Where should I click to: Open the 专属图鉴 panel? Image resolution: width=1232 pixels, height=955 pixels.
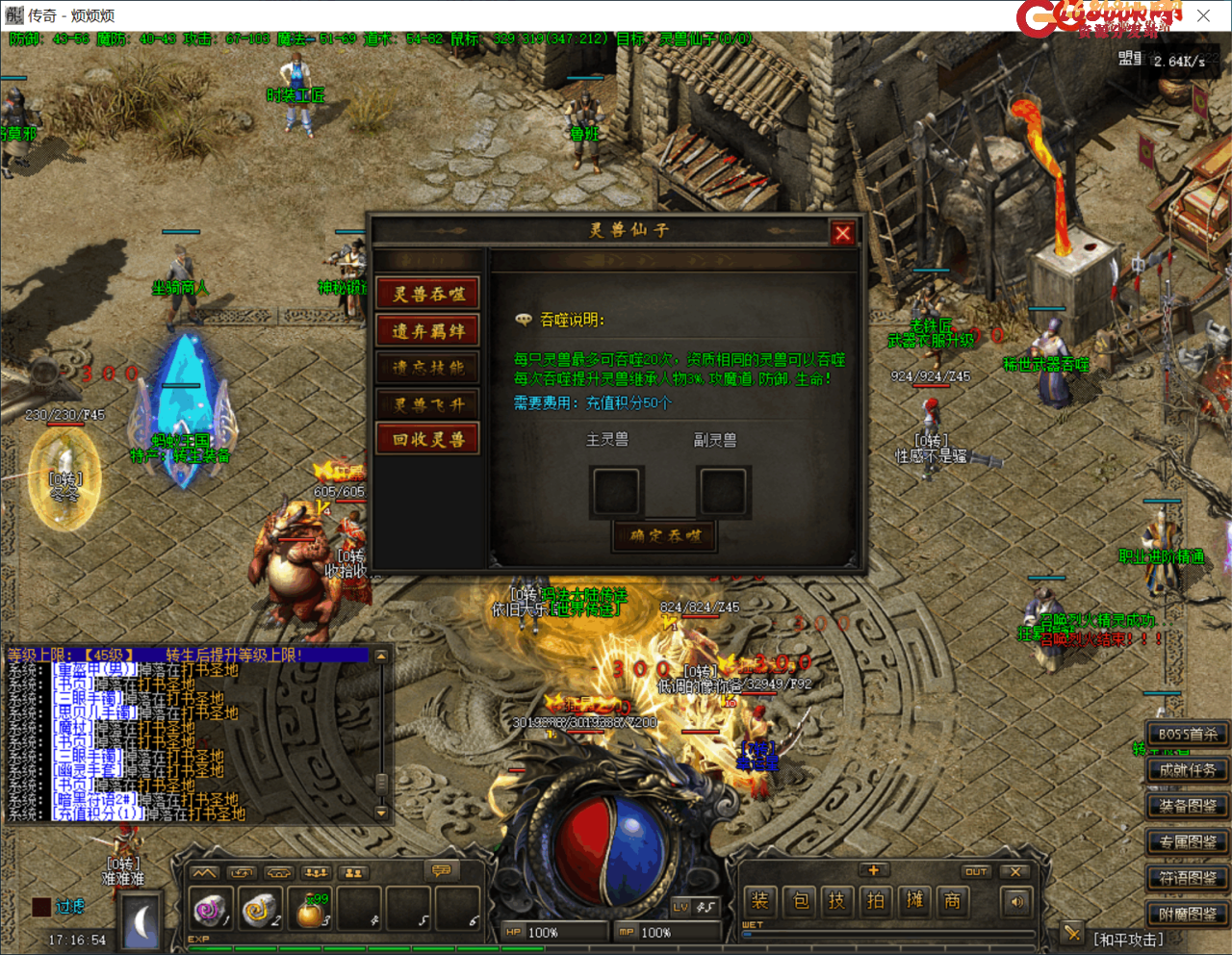(x=1188, y=842)
